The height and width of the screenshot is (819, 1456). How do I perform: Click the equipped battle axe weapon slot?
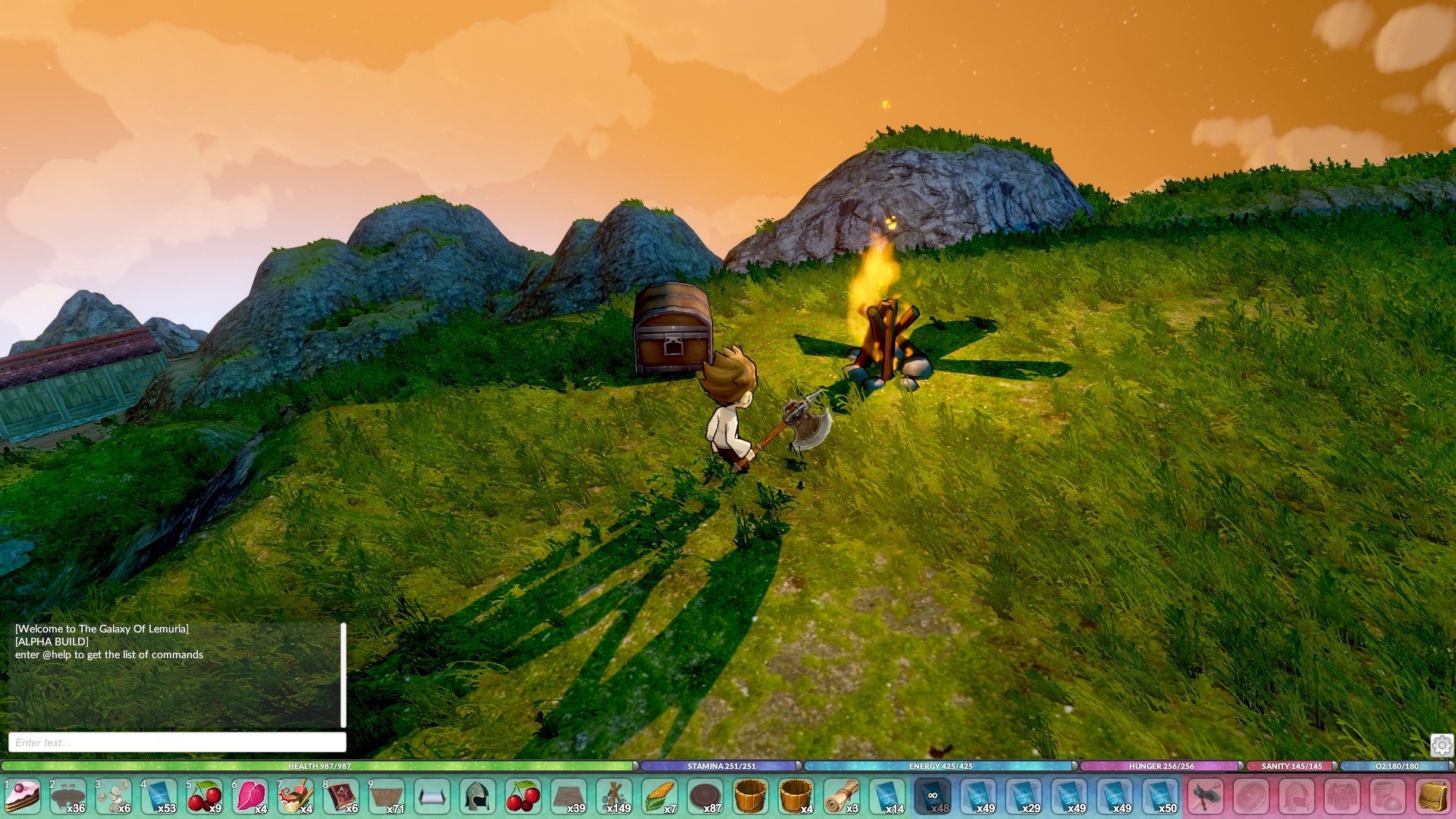point(1206,797)
